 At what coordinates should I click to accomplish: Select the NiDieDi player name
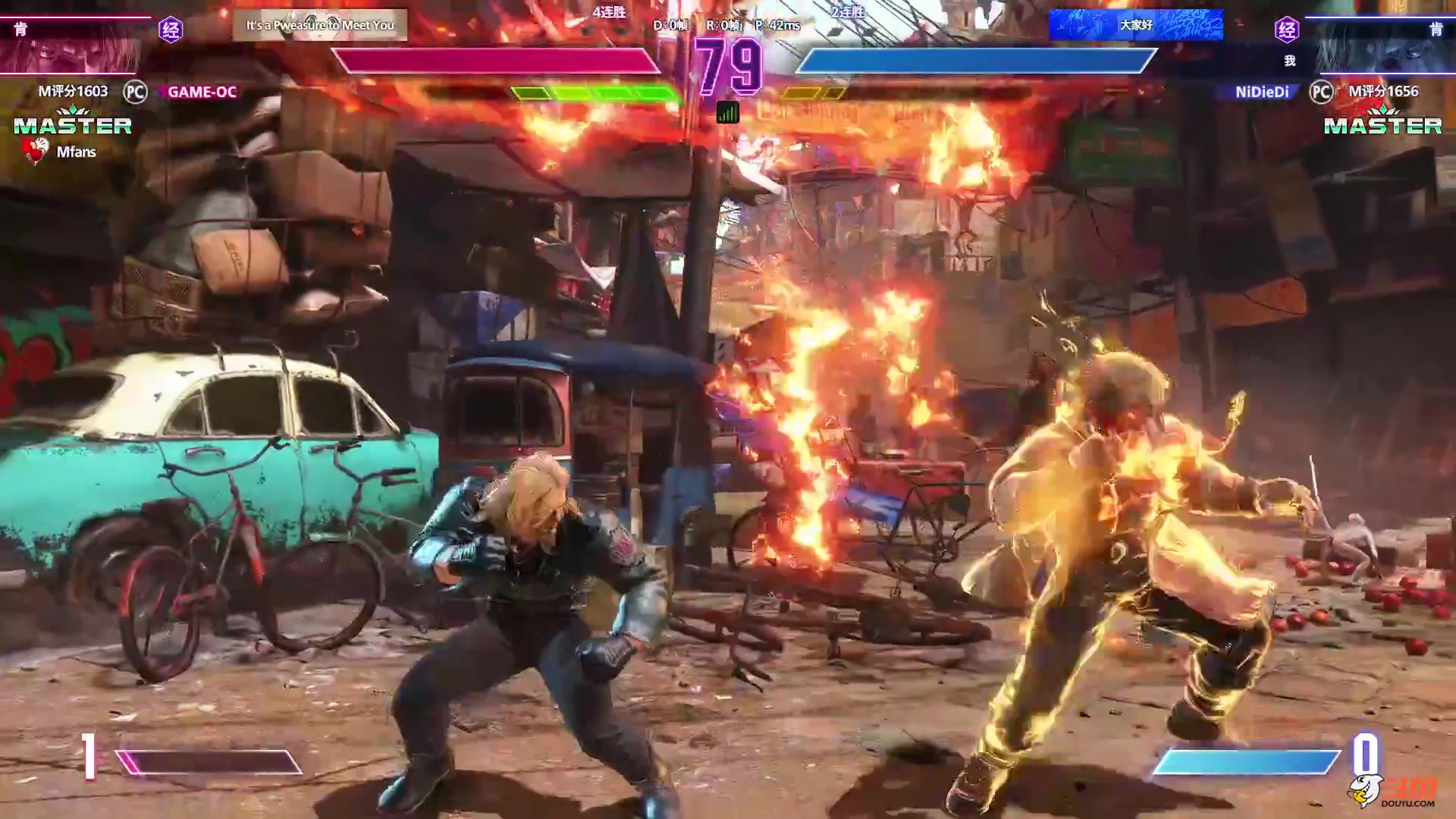[1262, 92]
